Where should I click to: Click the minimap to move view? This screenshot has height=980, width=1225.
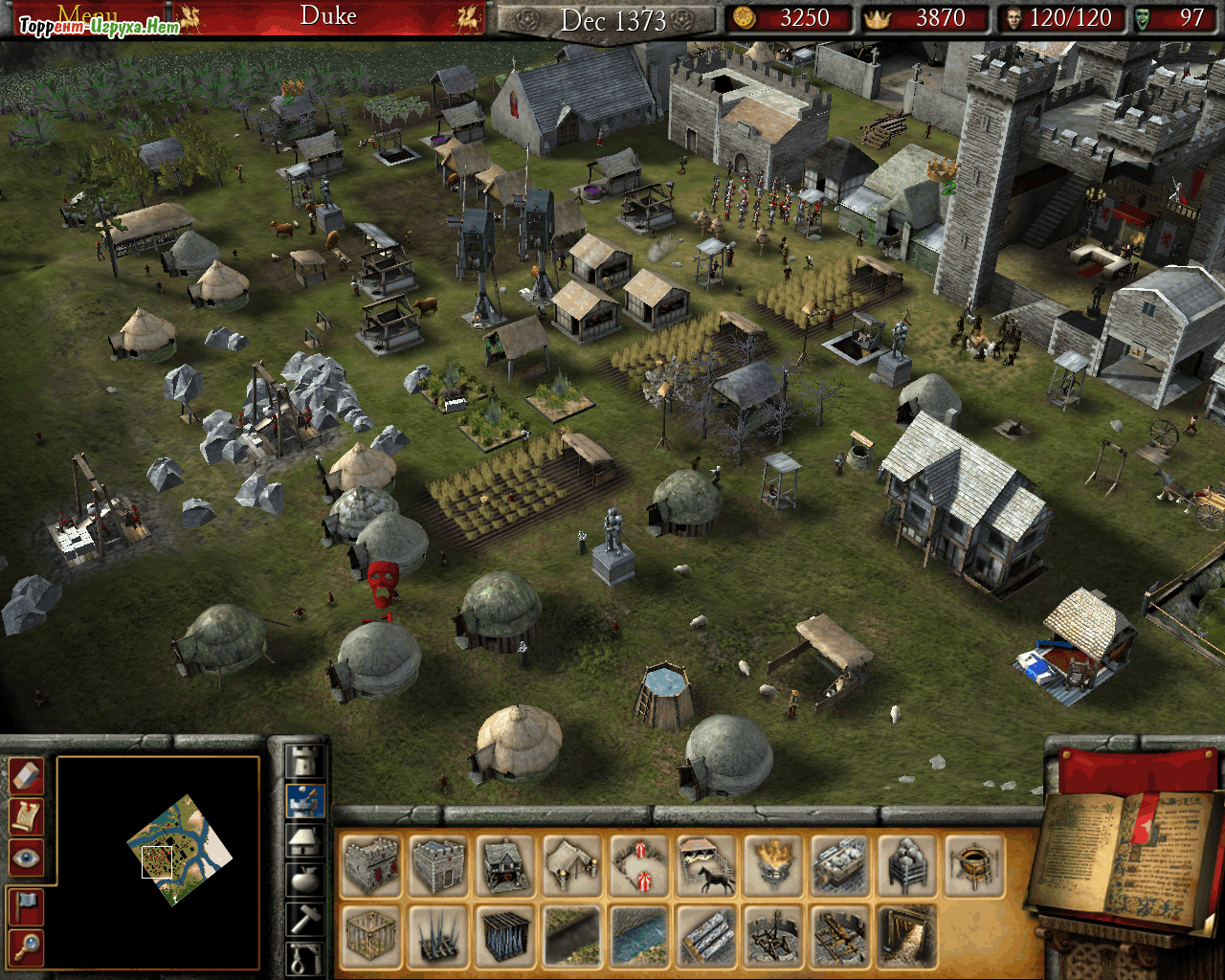pos(180,848)
